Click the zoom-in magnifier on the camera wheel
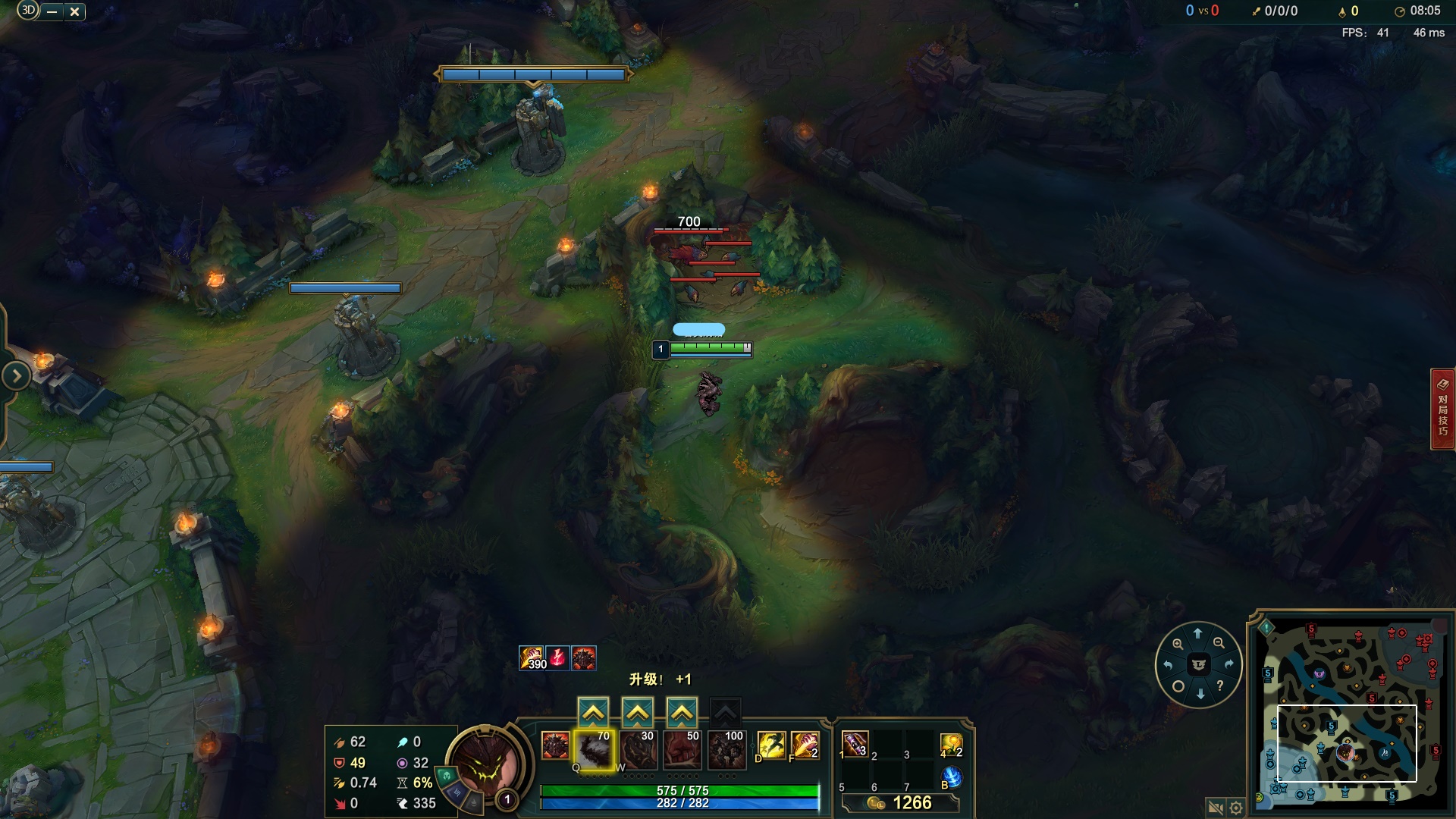 (1178, 643)
